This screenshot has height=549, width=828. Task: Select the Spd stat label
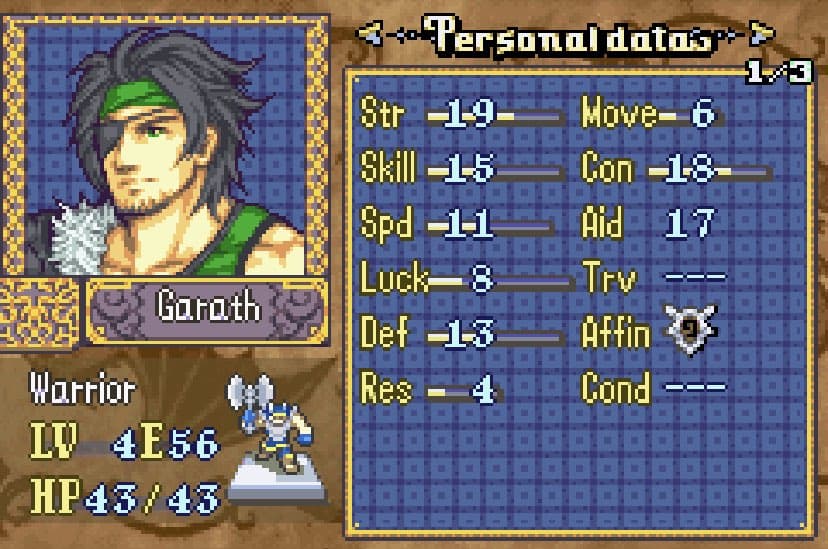coord(386,224)
